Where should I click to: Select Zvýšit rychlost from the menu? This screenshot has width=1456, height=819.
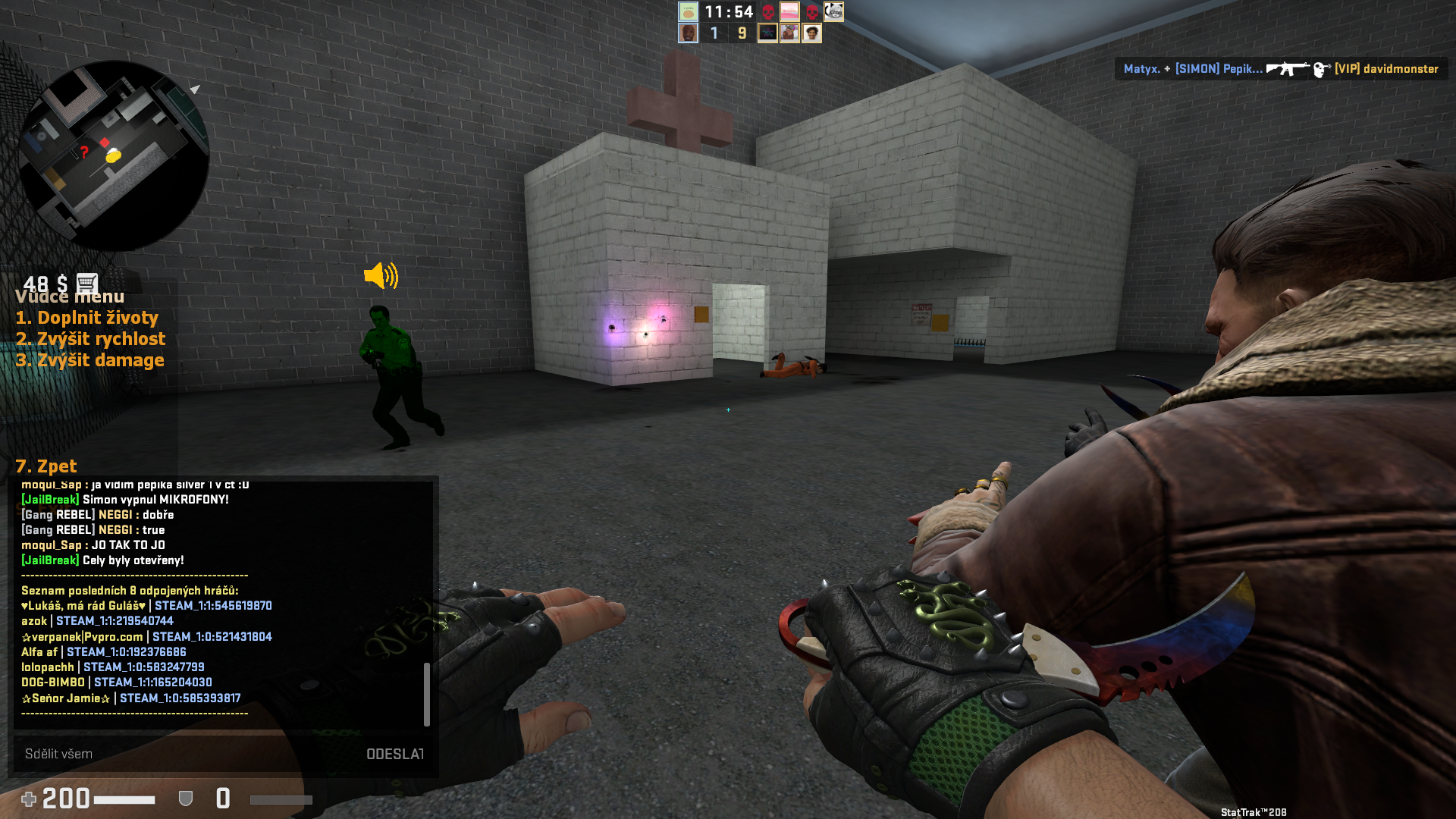90,339
